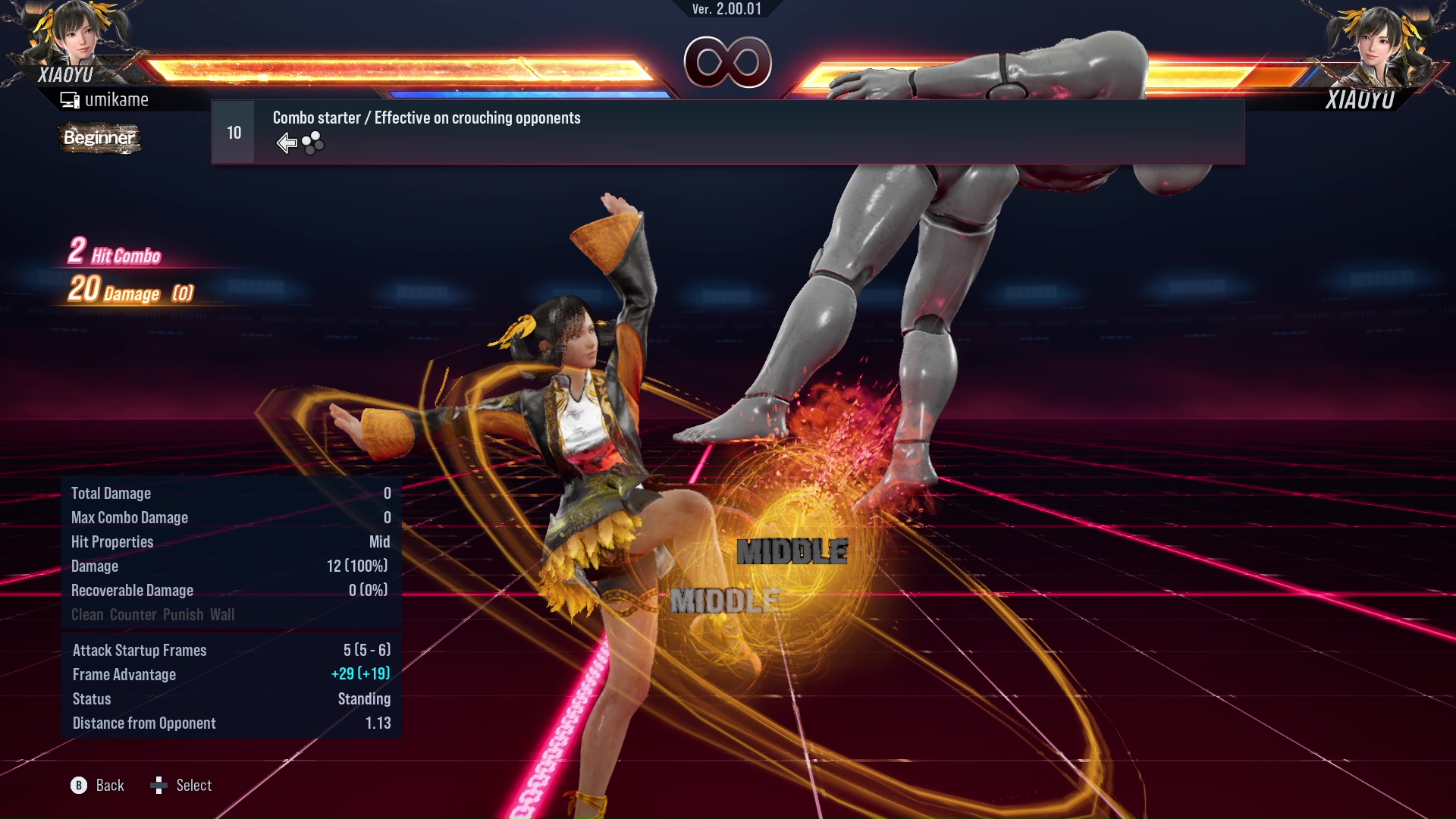Select the Beginner rank badge

click(x=99, y=139)
